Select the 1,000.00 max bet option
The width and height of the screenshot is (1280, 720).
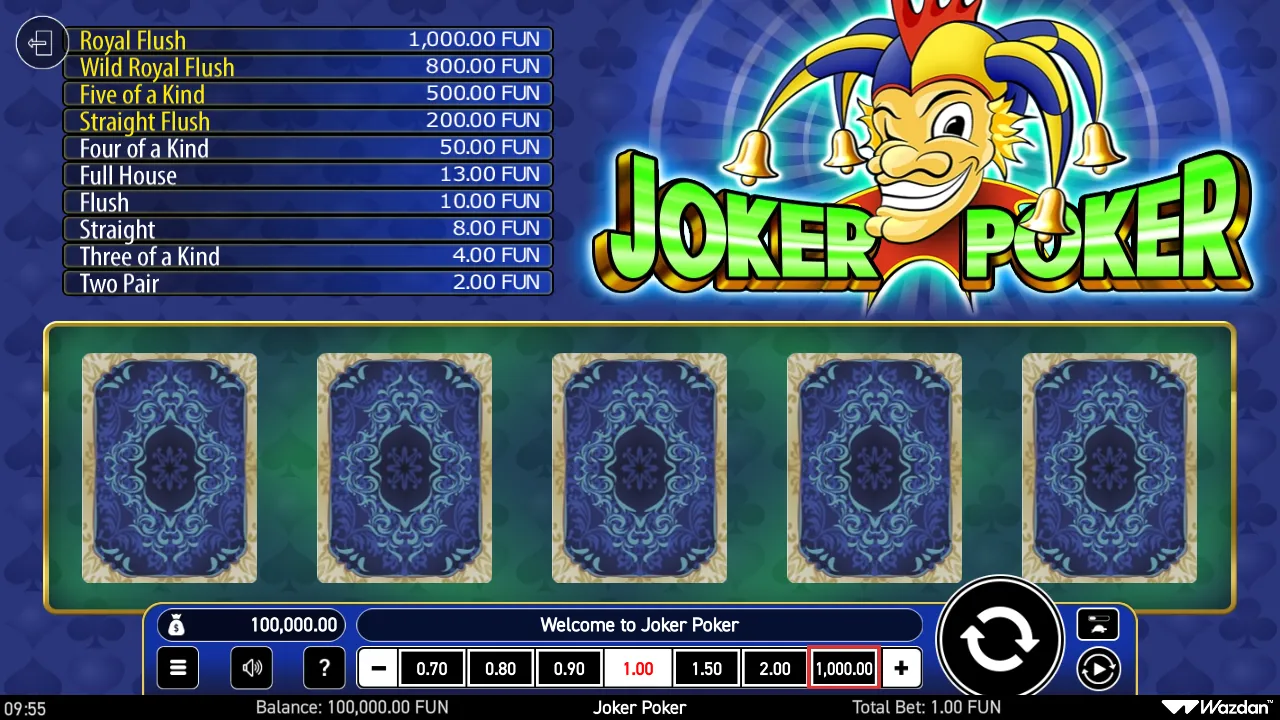[x=843, y=668]
